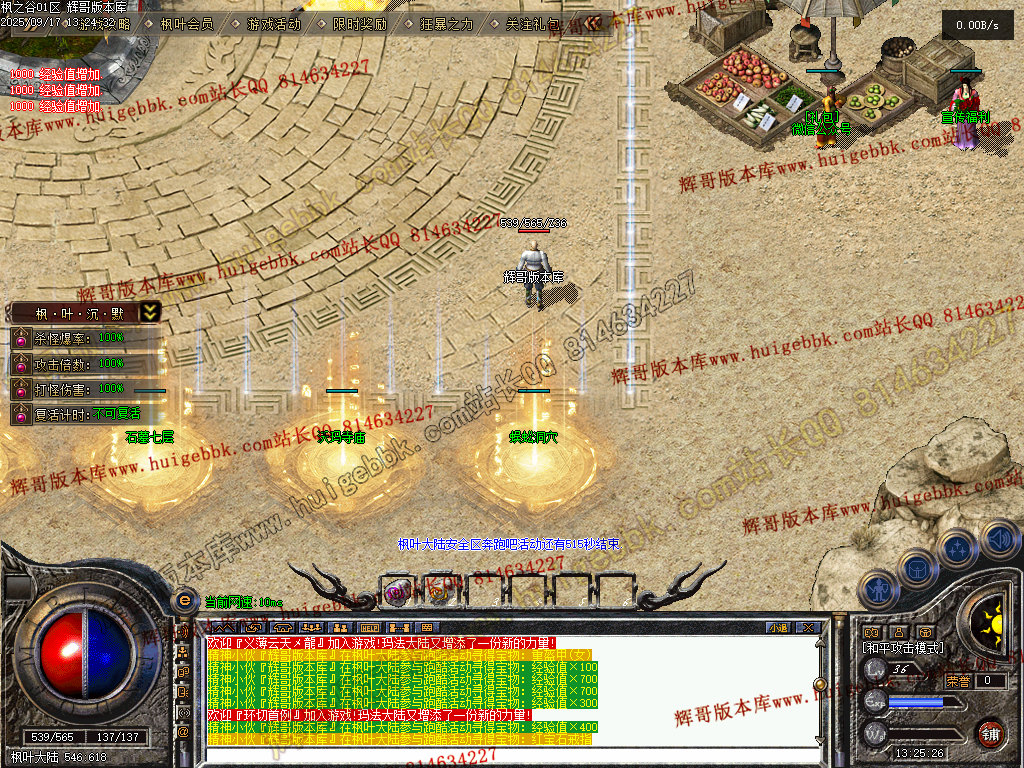The width and height of the screenshot is (1024, 768).
Task: Open the 游戏活动 events menu
Action: click(273, 24)
